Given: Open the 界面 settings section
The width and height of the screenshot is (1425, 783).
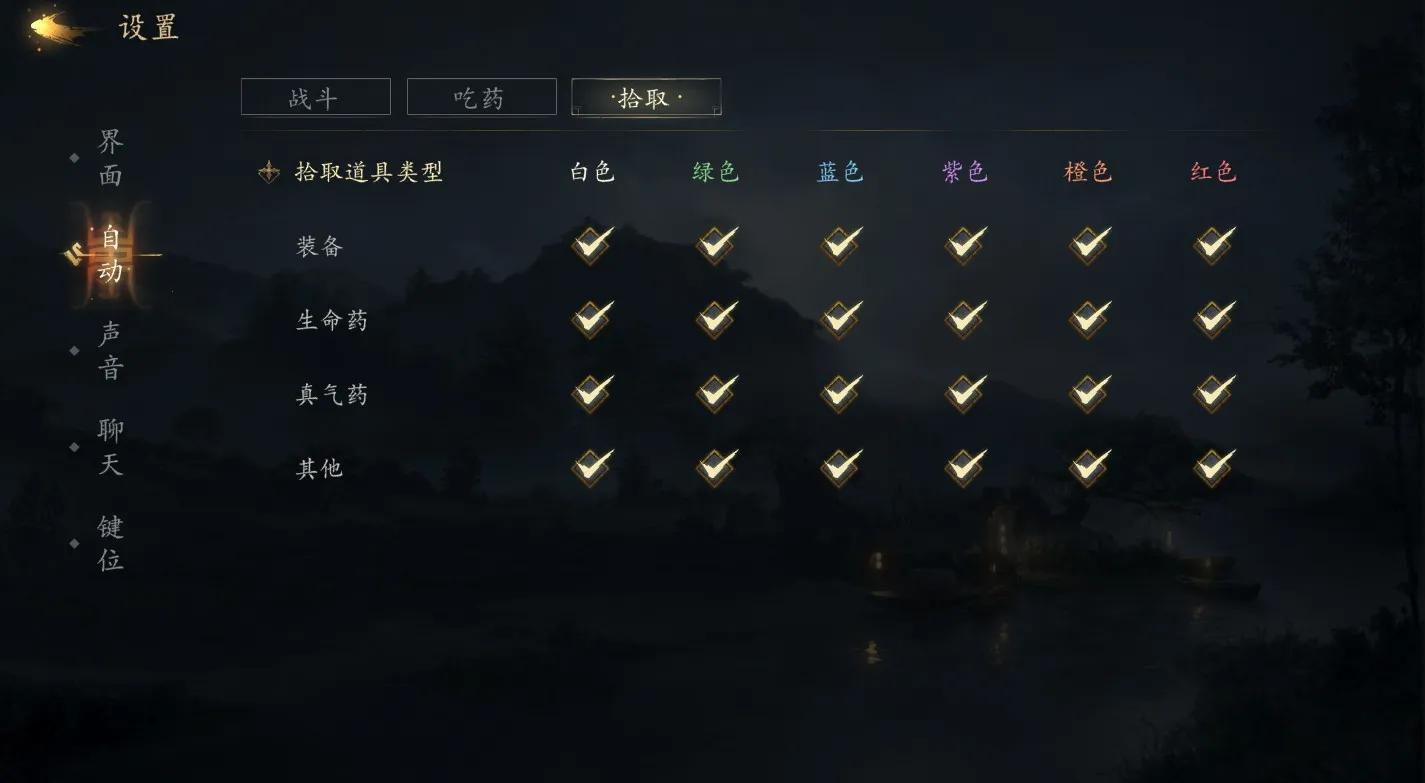Looking at the screenshot, I should tap(108, 157).
